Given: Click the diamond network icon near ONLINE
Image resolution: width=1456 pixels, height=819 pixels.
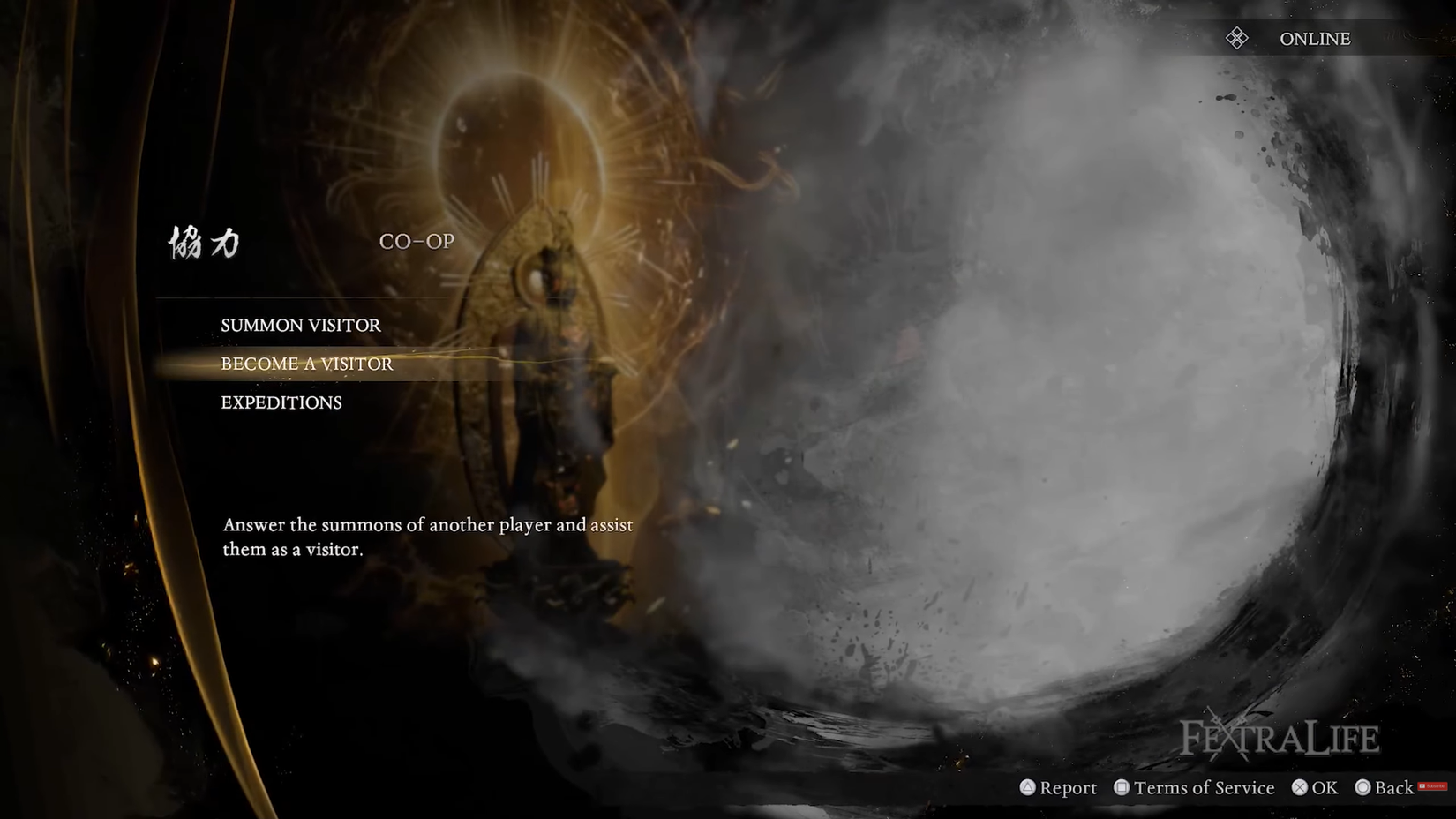Looking at the screenshot, I should coord(1237,38).
